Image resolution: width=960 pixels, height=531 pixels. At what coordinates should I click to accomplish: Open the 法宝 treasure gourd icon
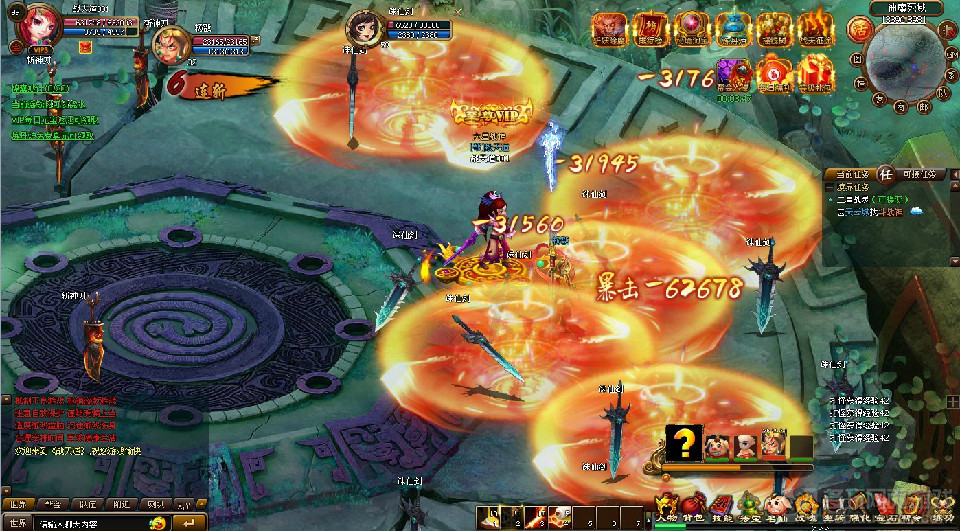click(746, 505)
